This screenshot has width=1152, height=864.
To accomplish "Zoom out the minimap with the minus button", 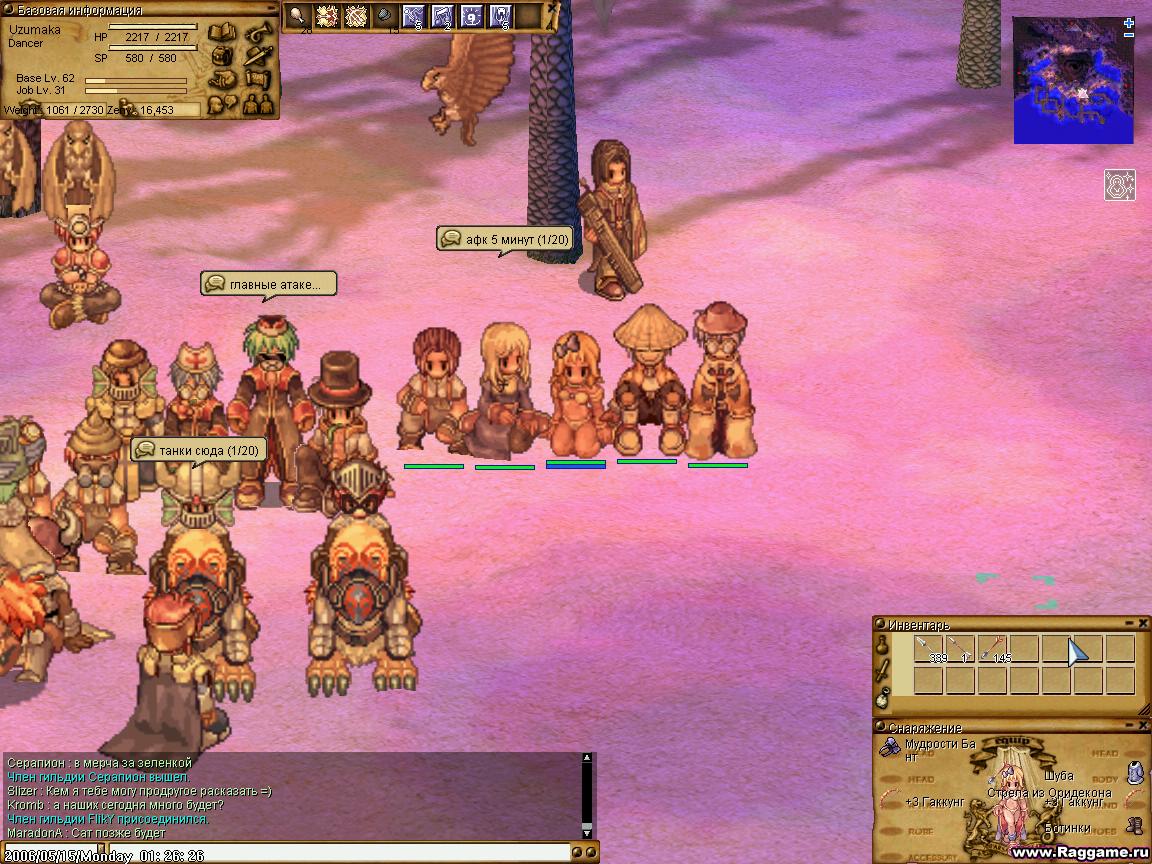I will [x=1129, y=35].
